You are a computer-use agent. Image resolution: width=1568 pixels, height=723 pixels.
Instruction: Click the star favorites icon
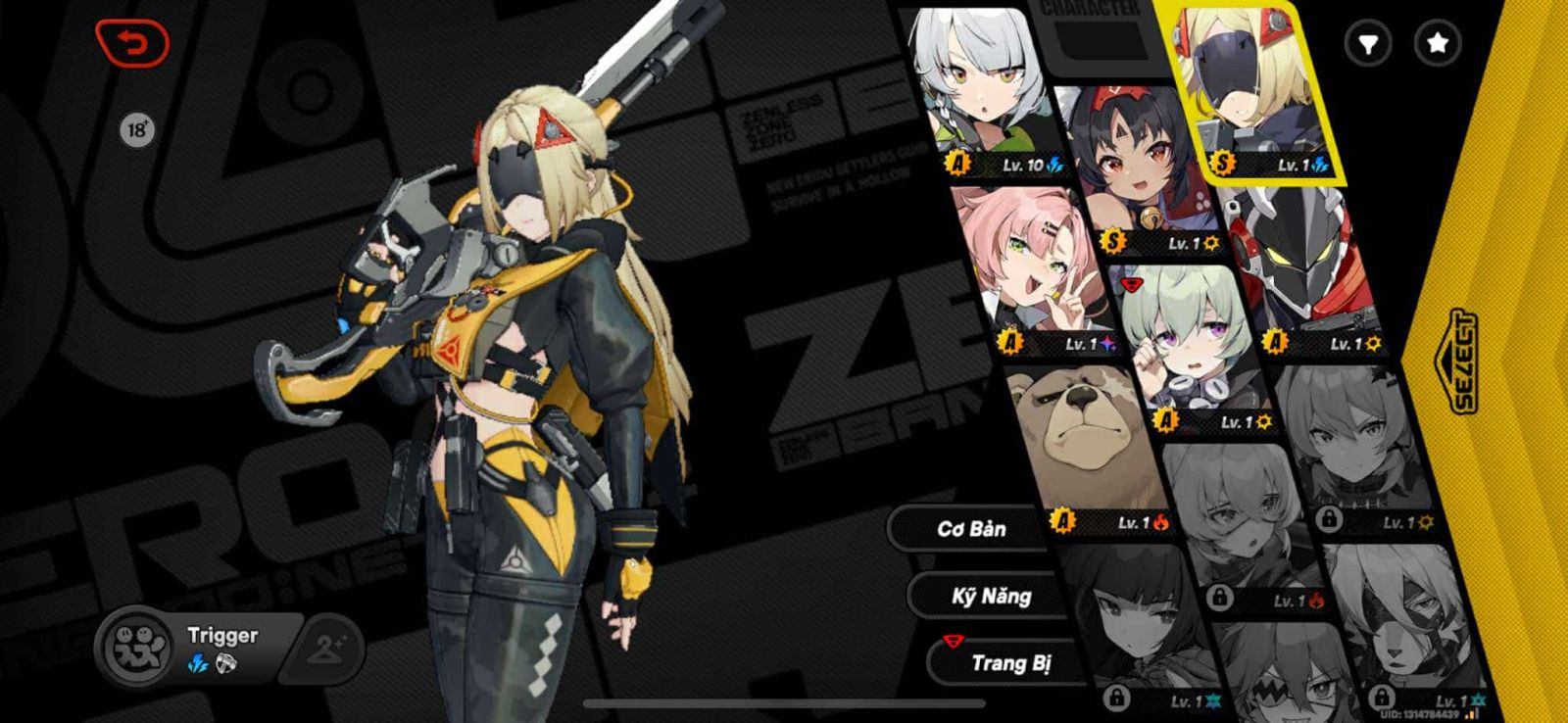[x=1437, y=42]
